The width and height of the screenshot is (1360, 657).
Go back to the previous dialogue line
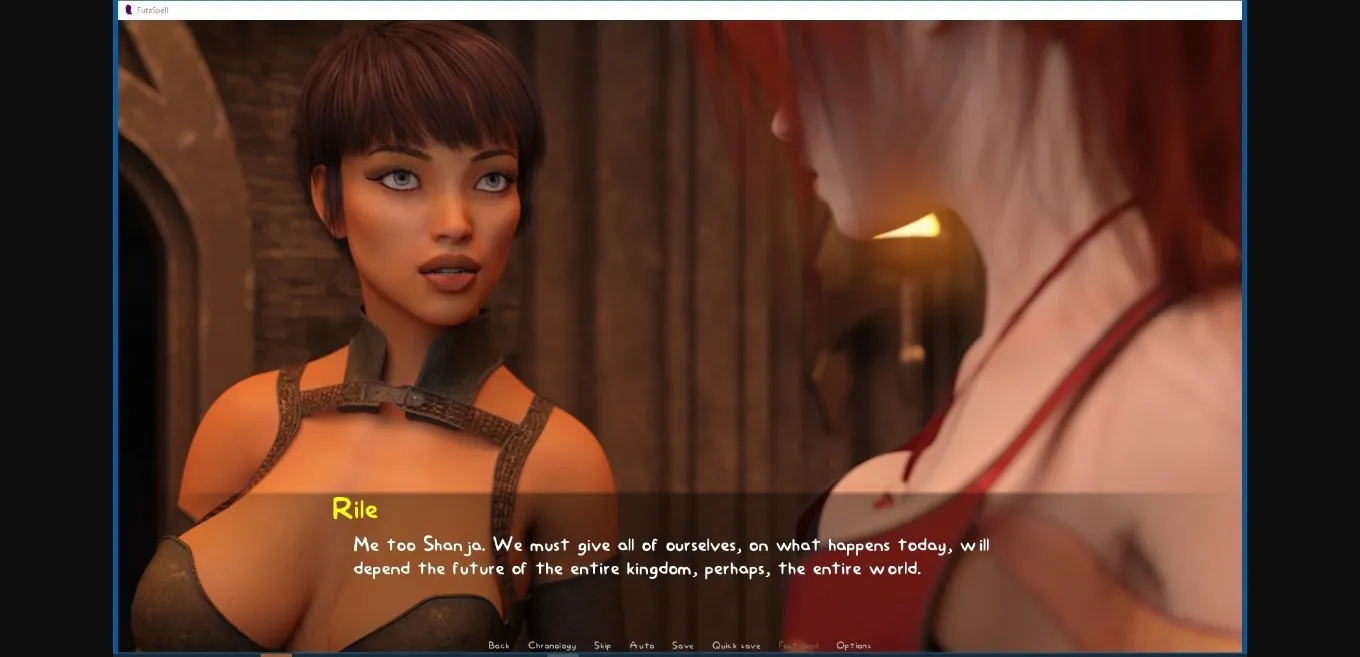[499, 646]
